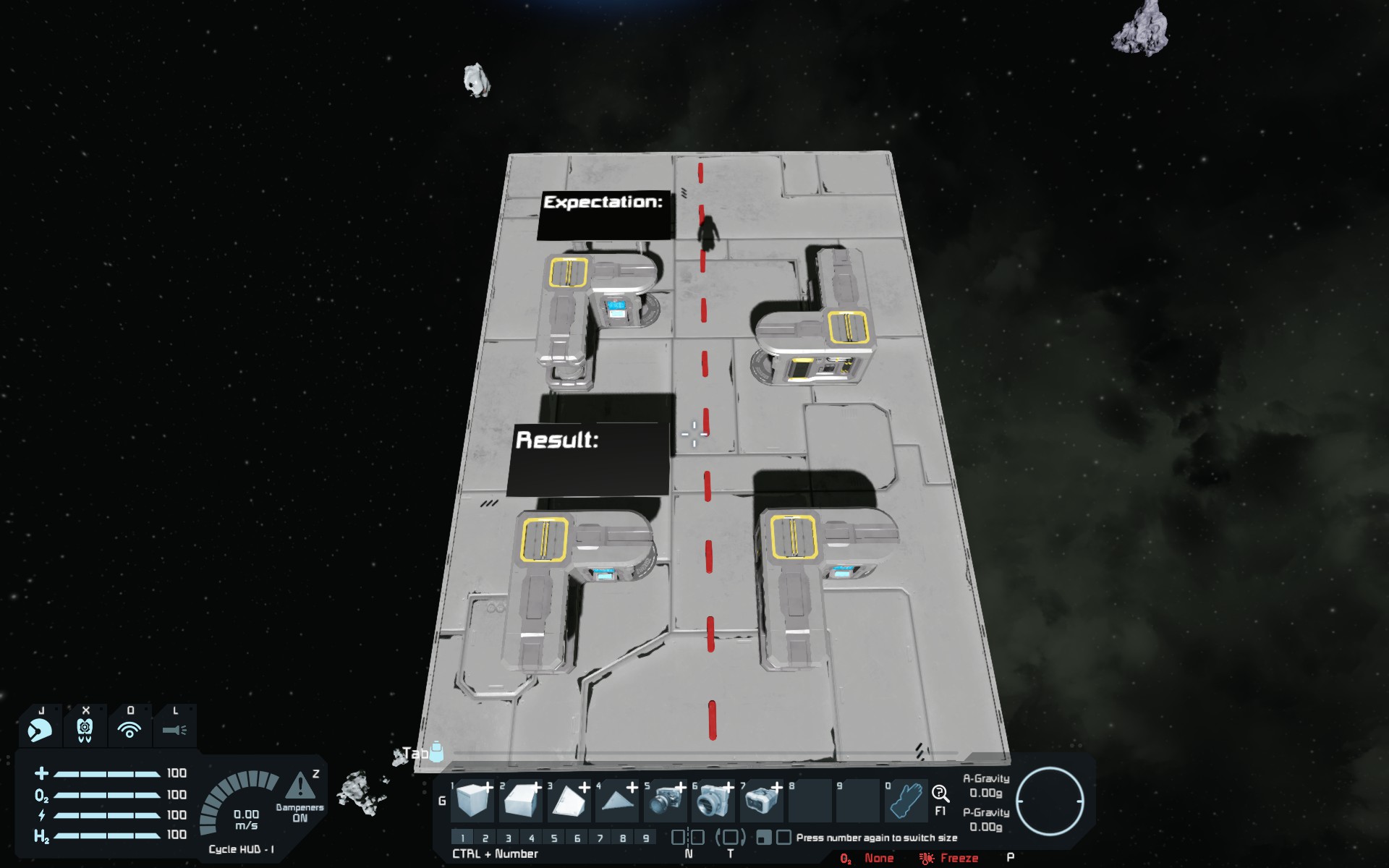Switch to toolbar page 3
This screenshot has height=868, width=1389.
pos(509,838)
